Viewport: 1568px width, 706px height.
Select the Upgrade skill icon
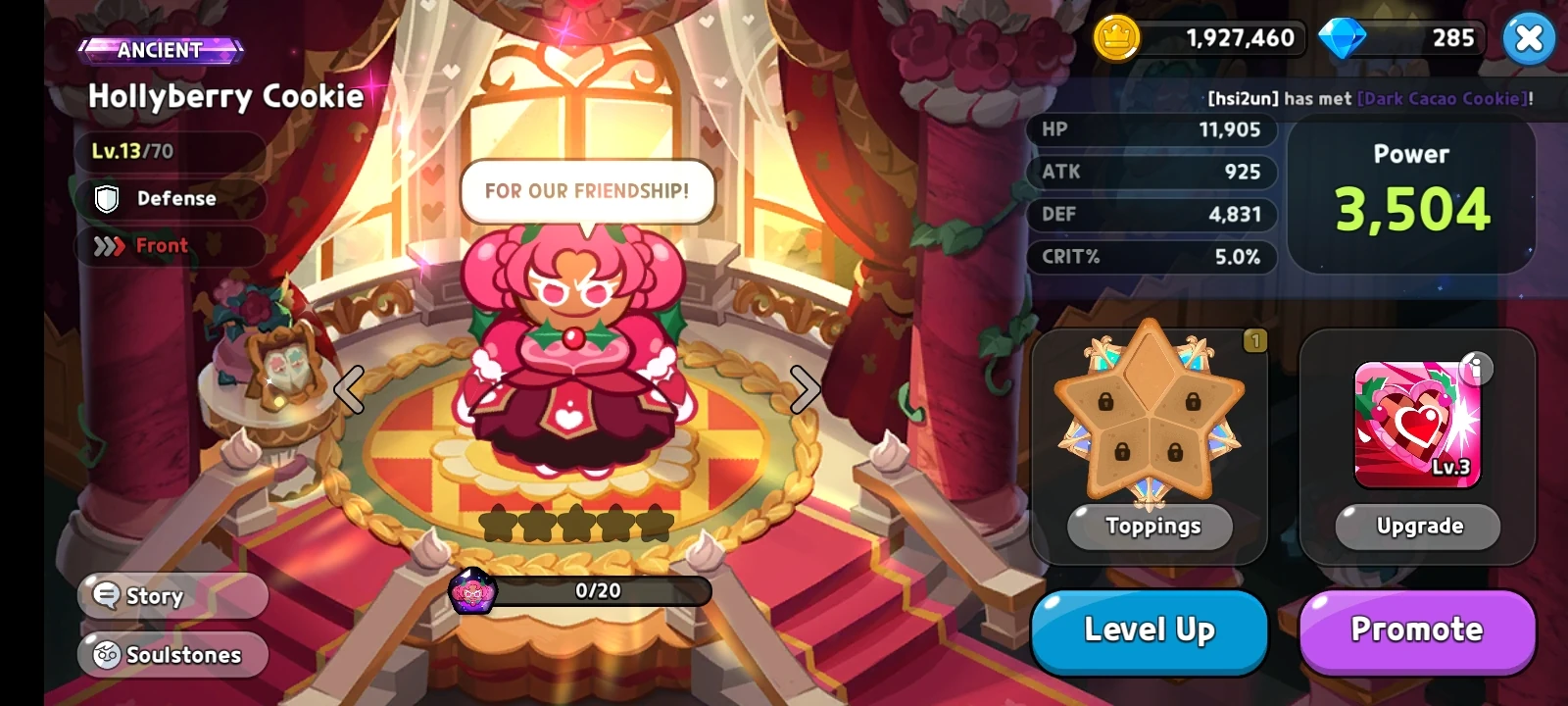[x=1415, y=422]
